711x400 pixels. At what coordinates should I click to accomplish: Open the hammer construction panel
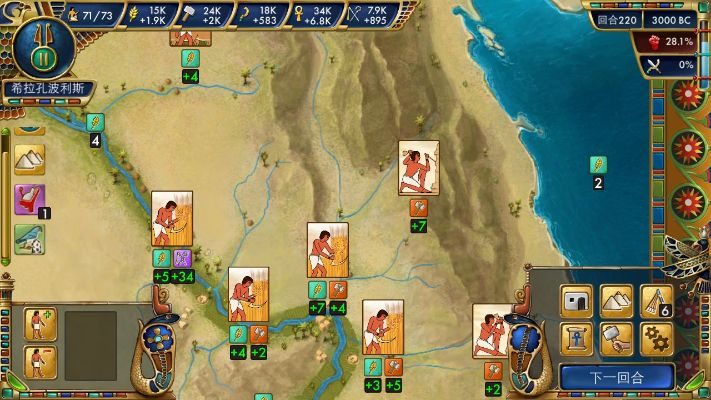coord(617,339)
